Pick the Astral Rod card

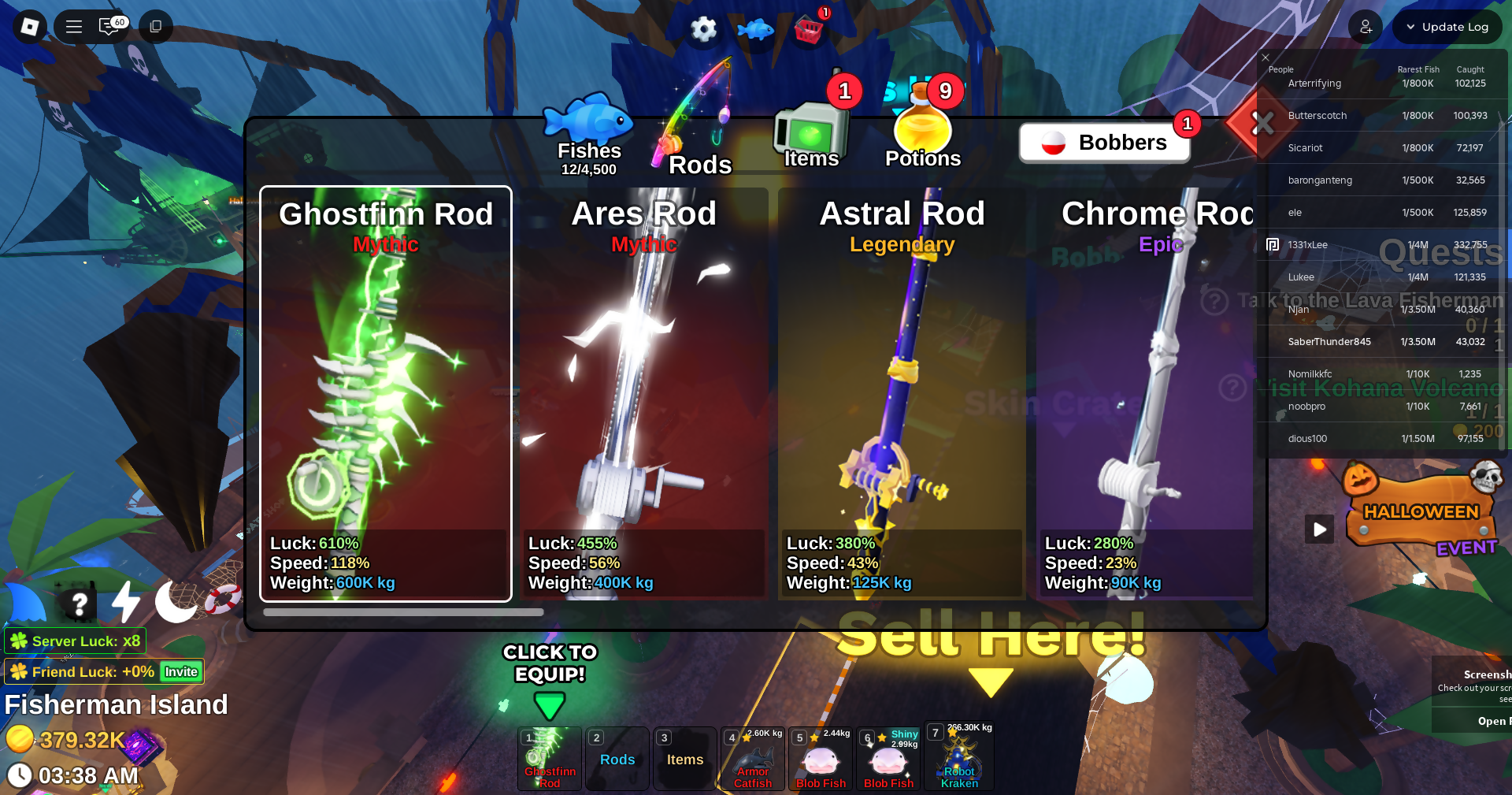(902, 394)
